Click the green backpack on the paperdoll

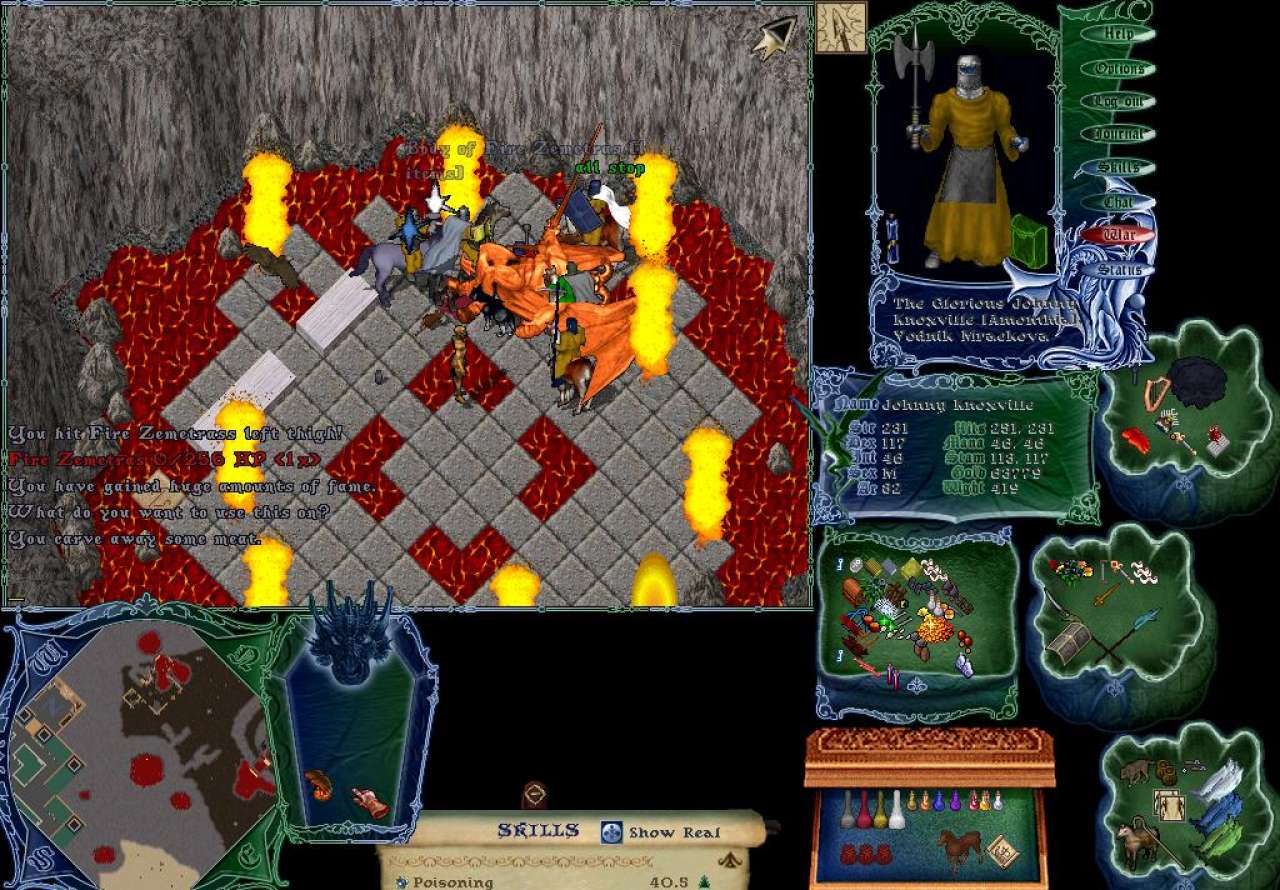pyautogui.click(x=1029, y=241)
